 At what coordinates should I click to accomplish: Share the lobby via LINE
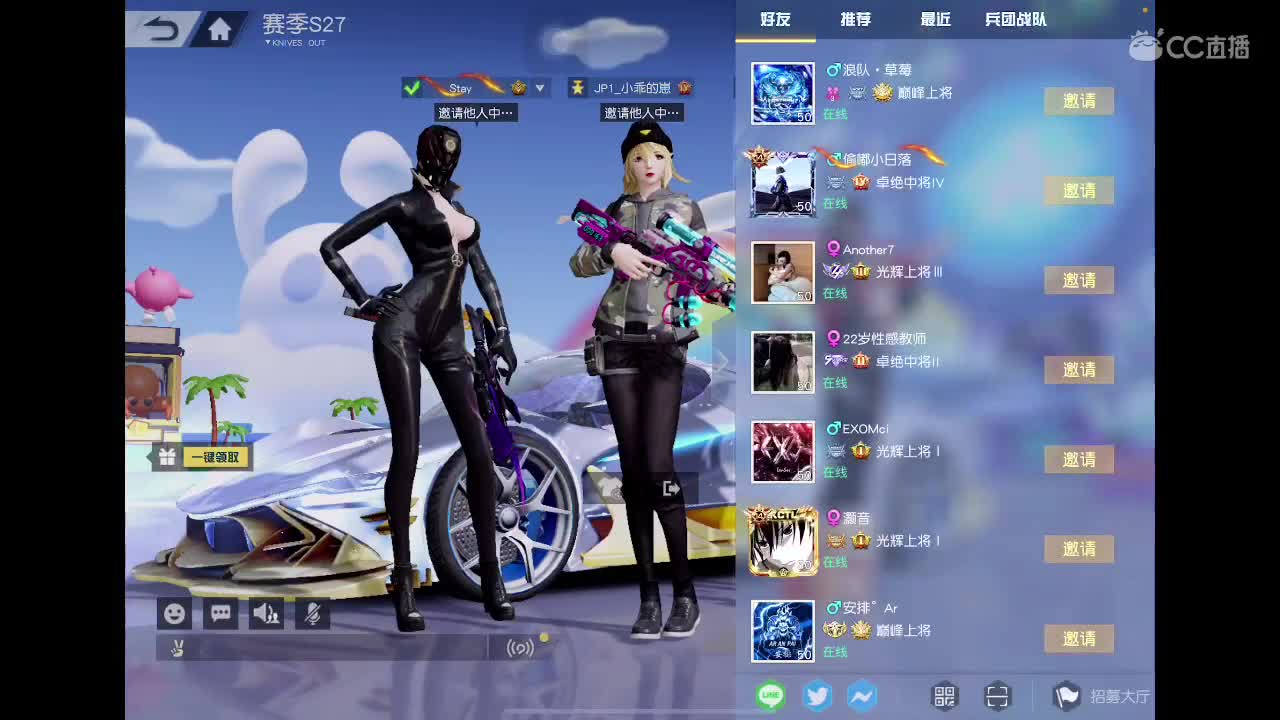pos(769,694)
